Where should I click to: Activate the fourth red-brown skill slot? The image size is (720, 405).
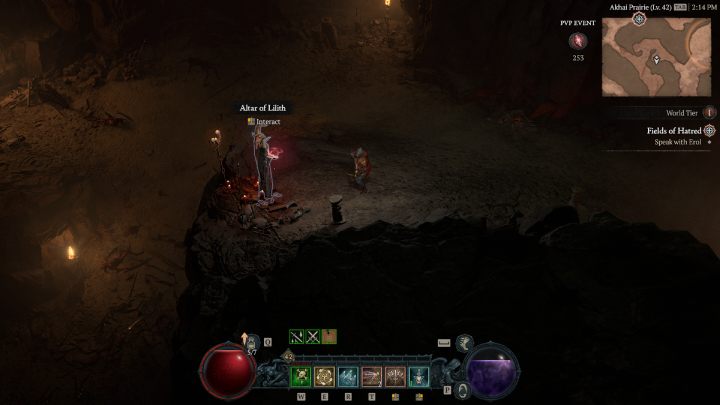[x=371, y=376]
